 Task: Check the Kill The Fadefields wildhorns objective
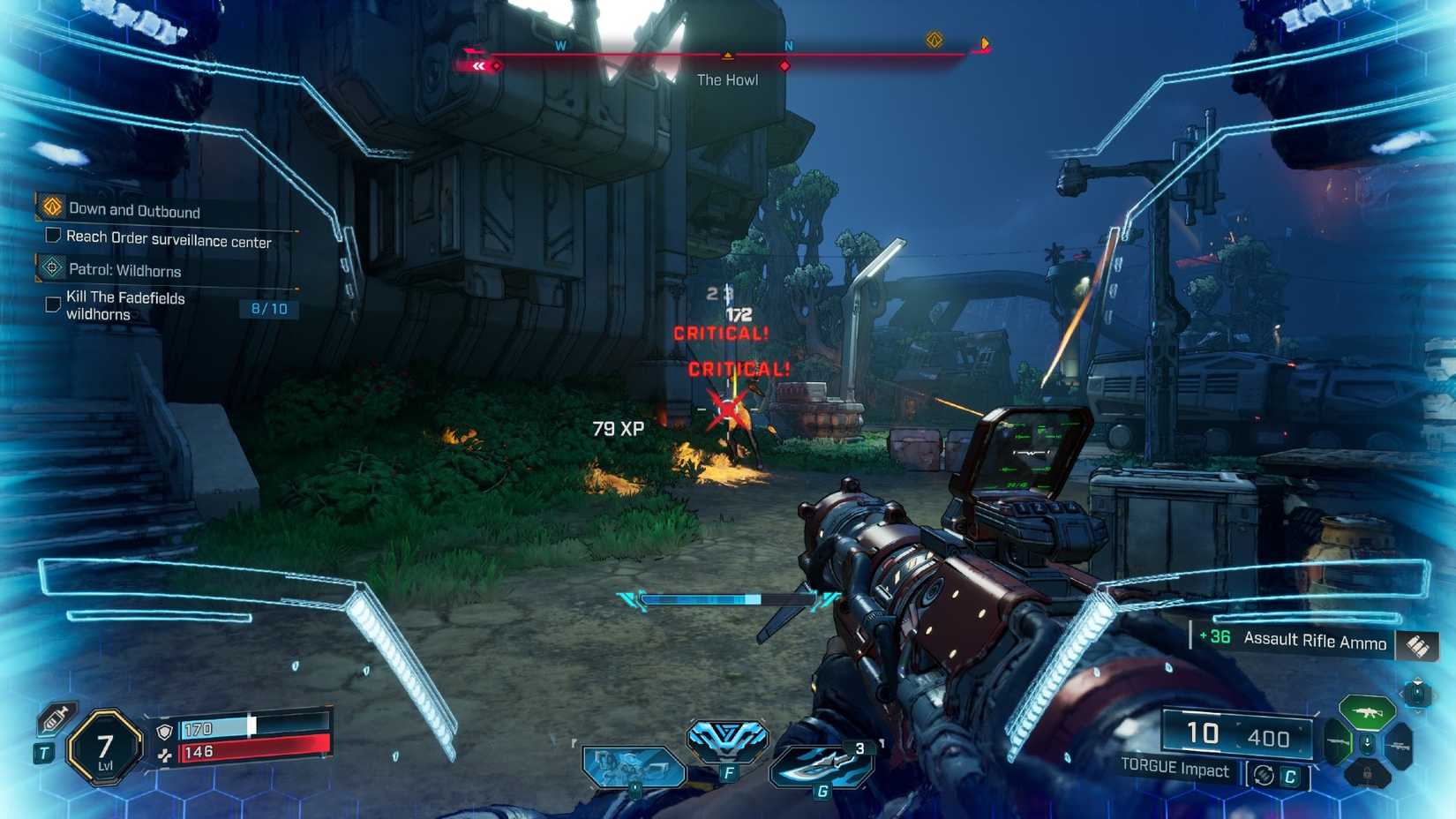pyautogui.click(x=51, y=304)
